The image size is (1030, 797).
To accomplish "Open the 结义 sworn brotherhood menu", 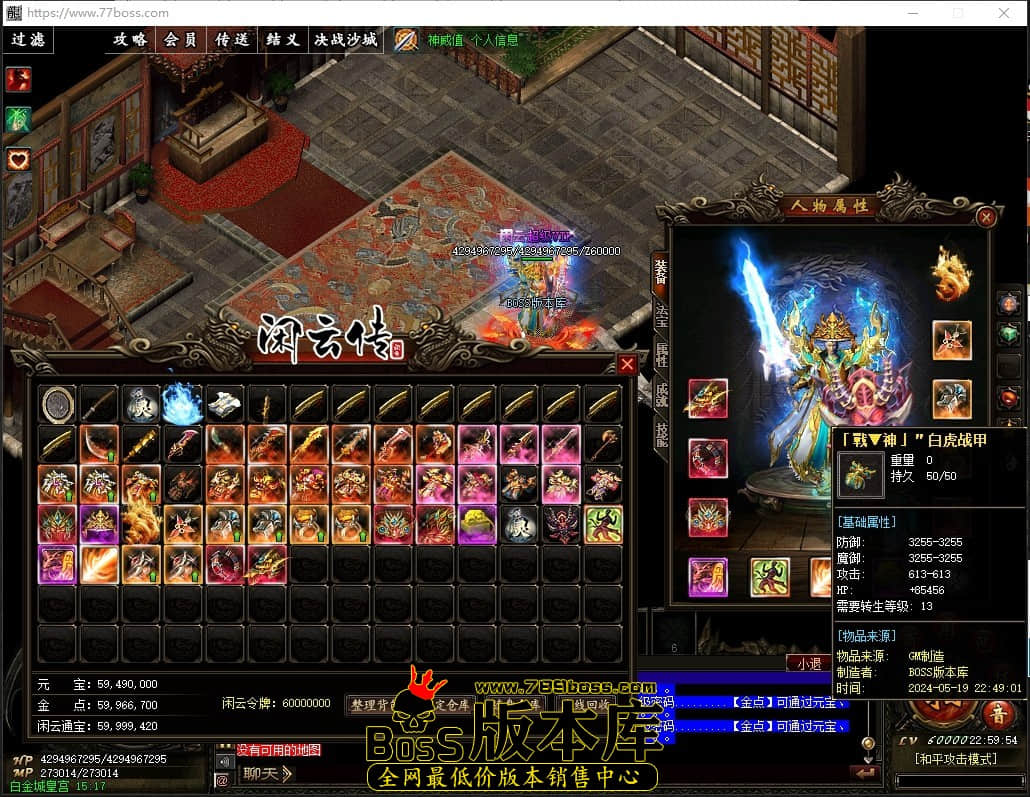I will (x=283, y=40).
